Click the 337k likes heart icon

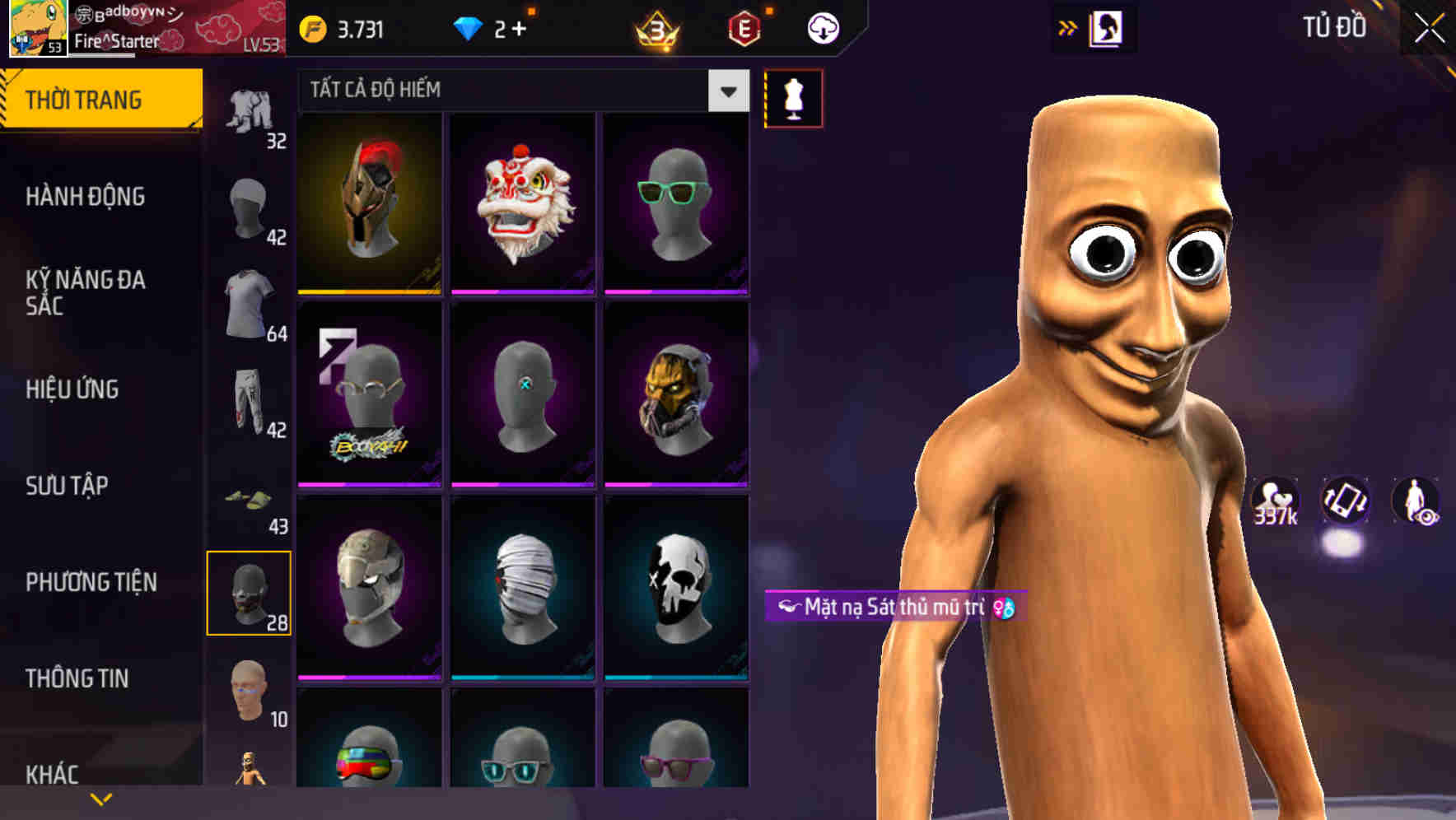[x=1275, y=501]
